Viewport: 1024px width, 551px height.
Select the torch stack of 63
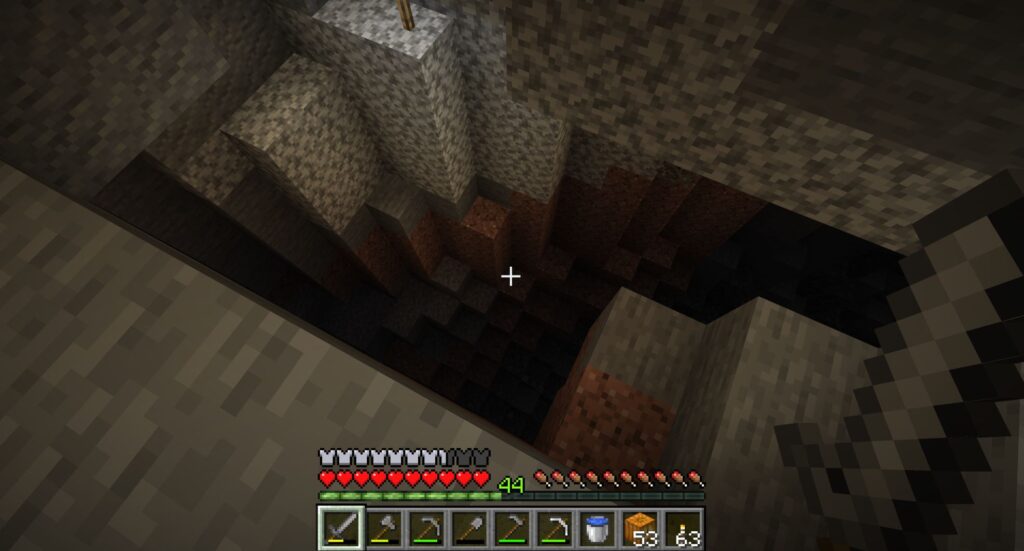tap(684, 527)
